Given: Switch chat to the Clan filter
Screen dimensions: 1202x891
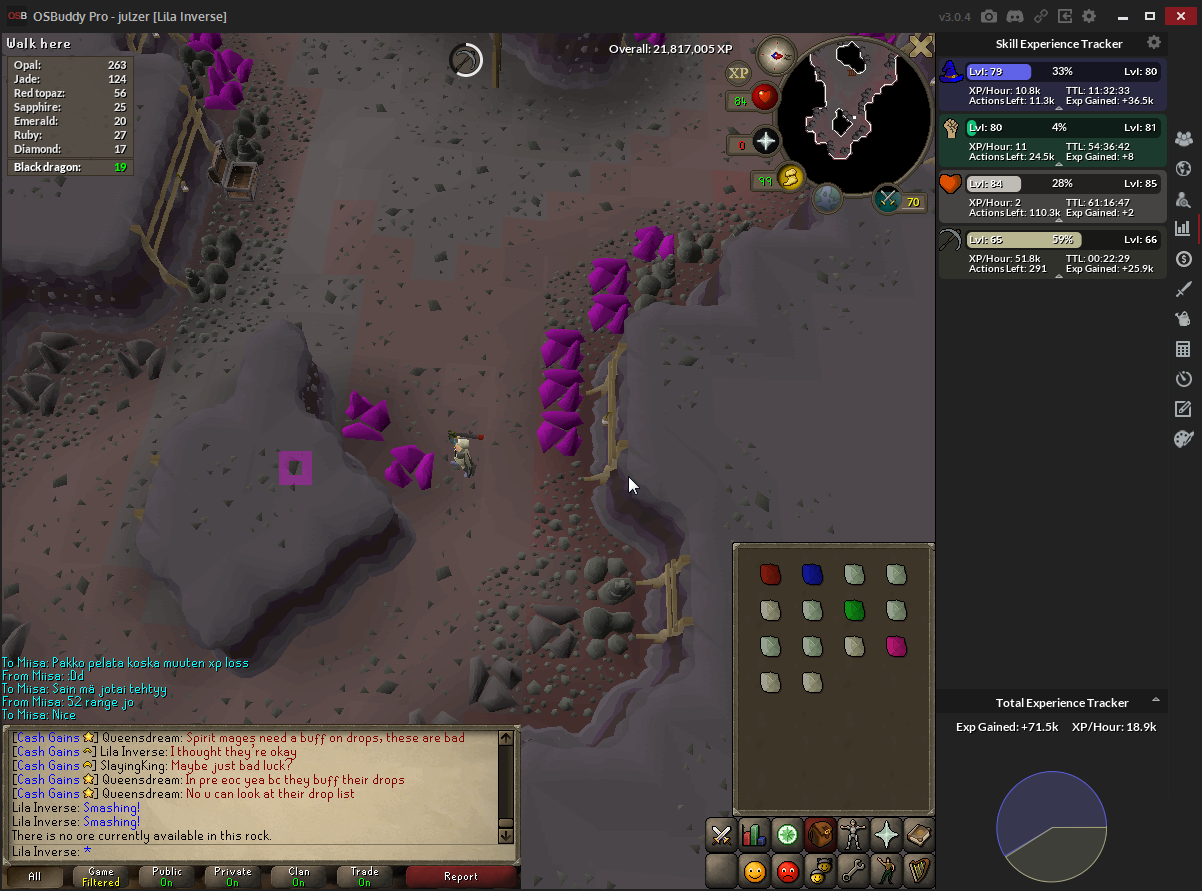Looking at the screenshot, I should coord(299,877).
